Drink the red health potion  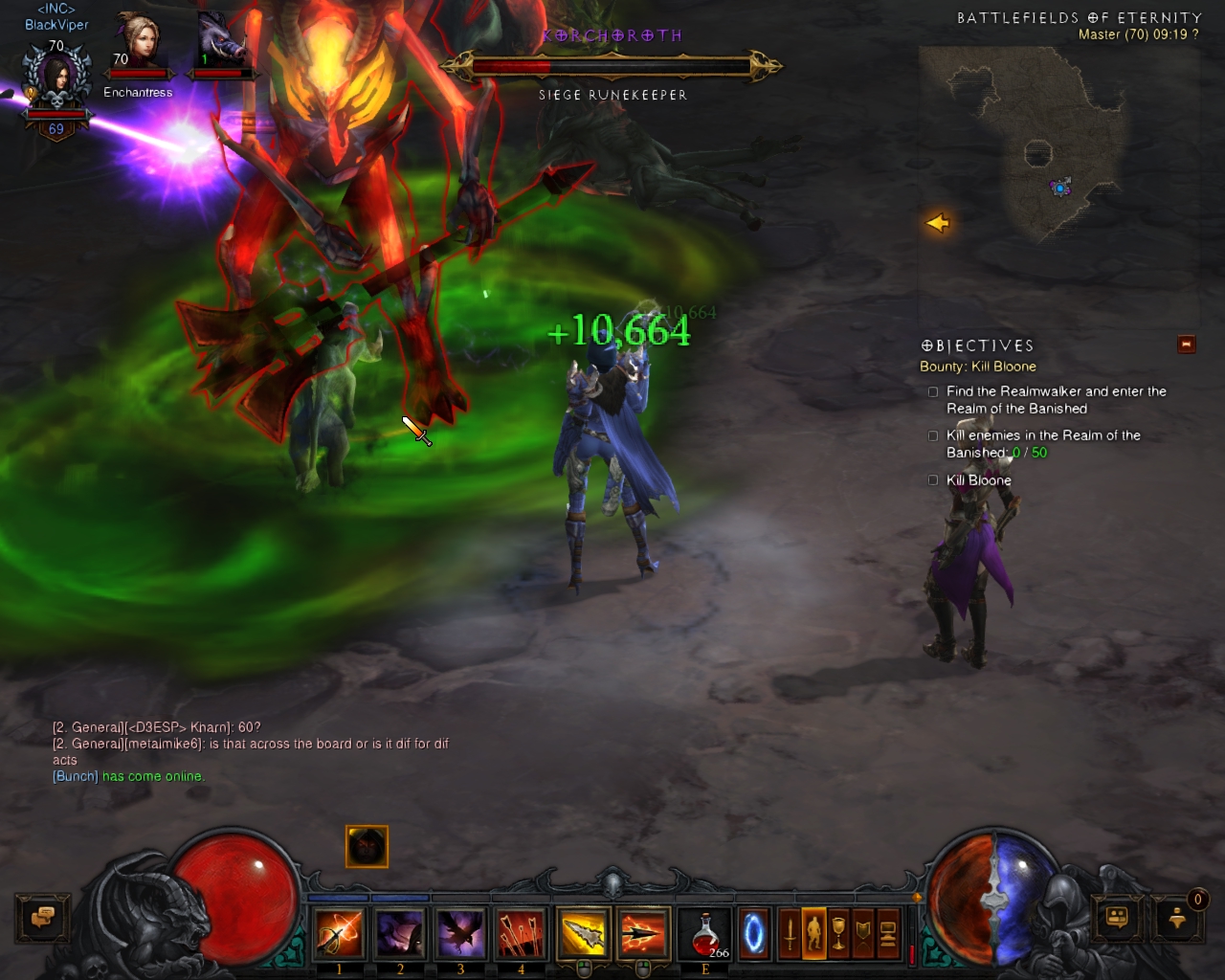[x=705, y=933]
